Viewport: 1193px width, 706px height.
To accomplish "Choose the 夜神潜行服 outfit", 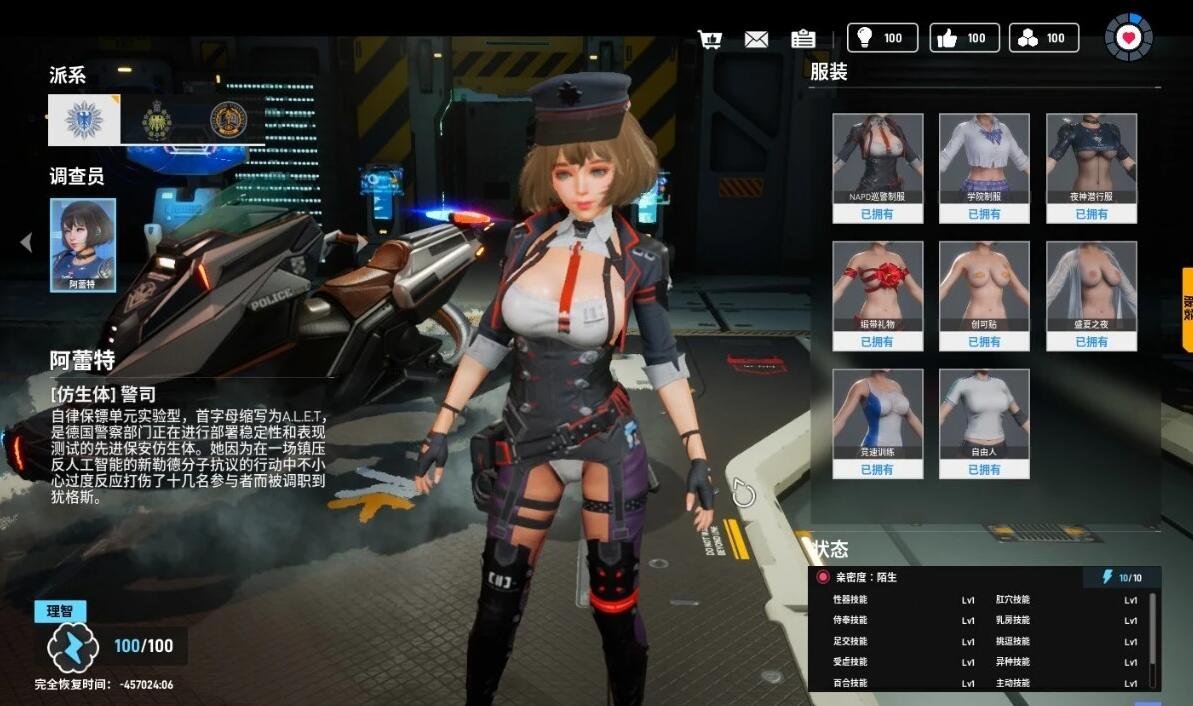I will click(x=1091, y=159).
